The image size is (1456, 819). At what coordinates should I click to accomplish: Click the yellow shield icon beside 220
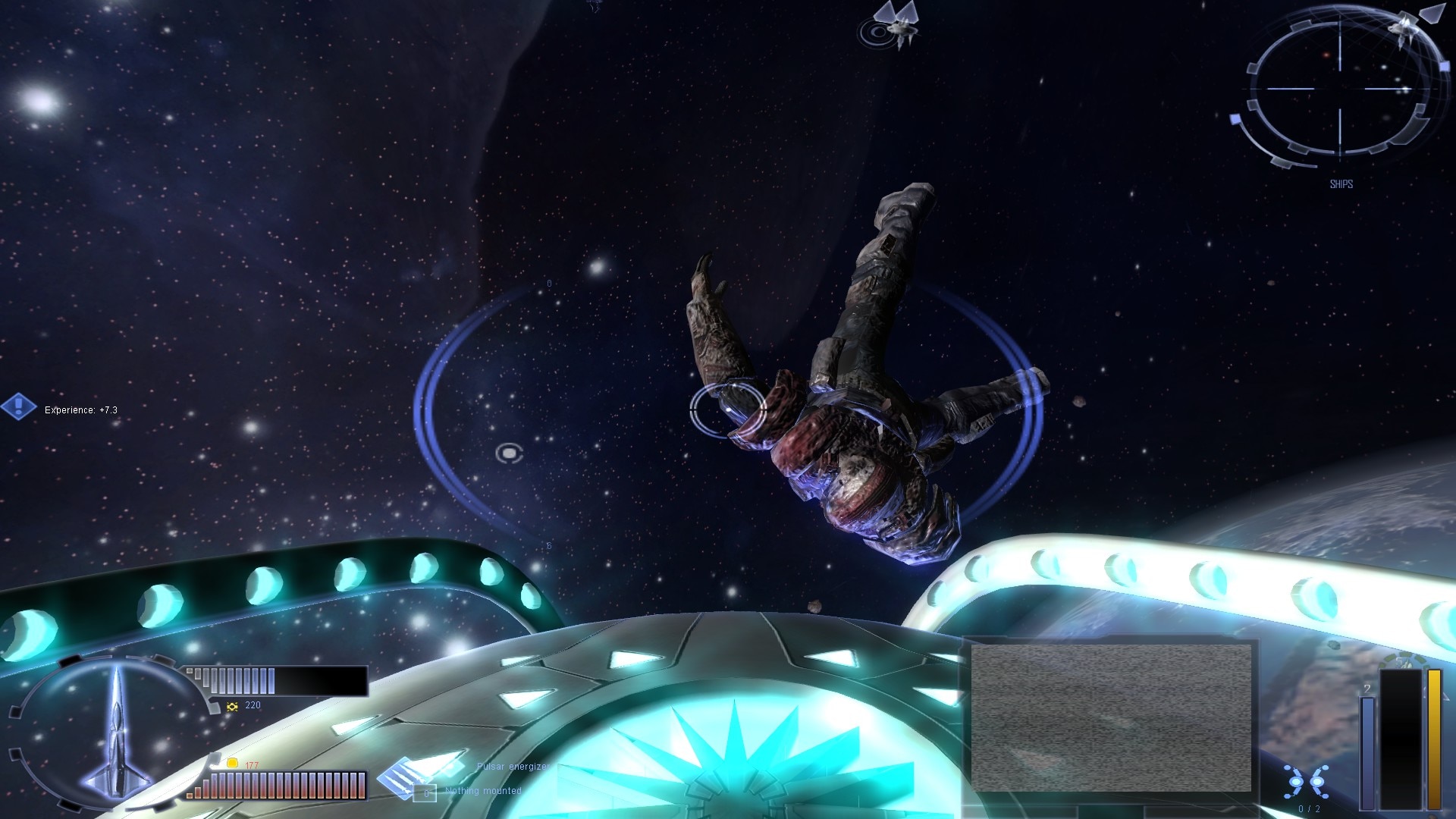click(233, 706)
